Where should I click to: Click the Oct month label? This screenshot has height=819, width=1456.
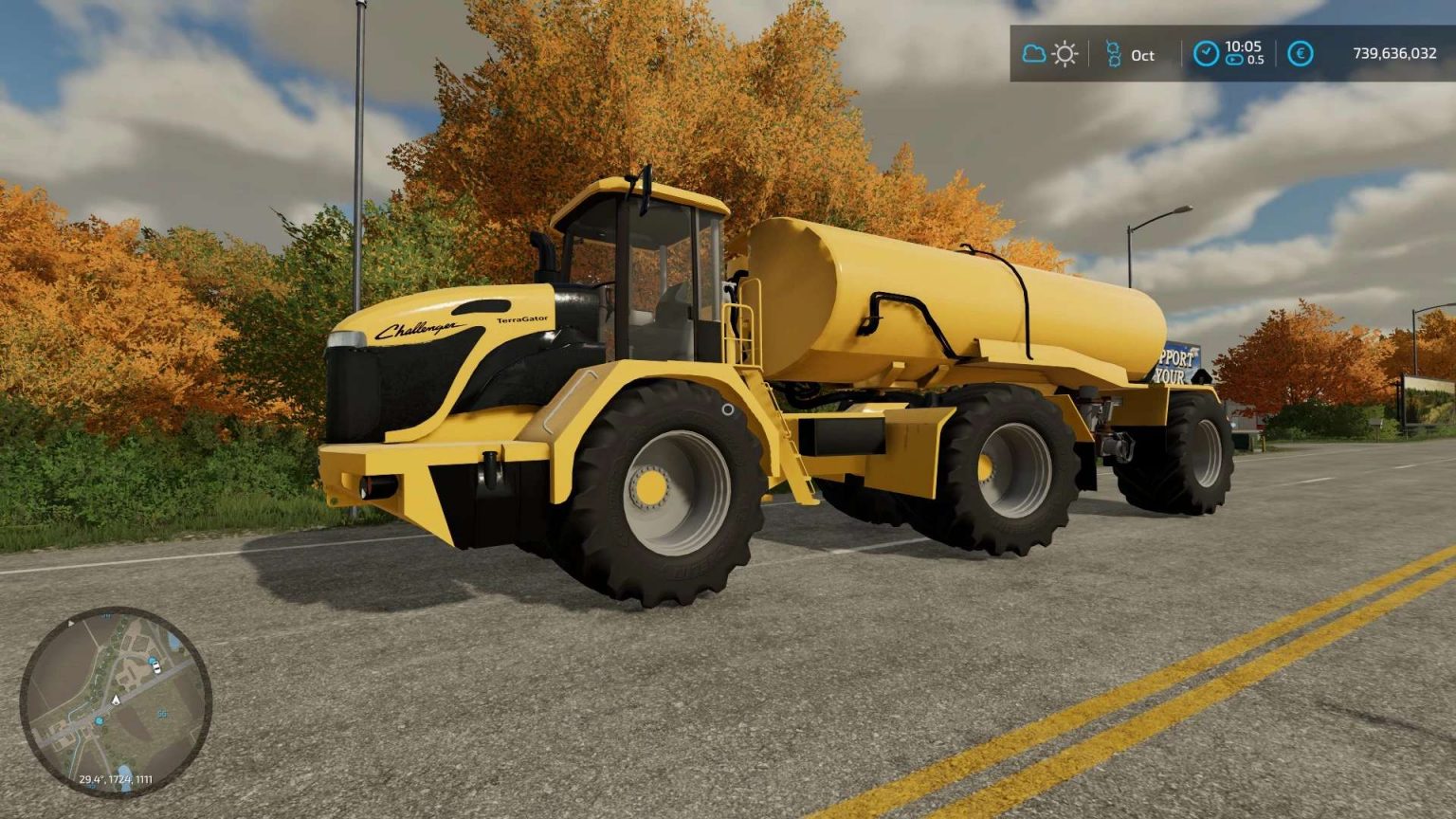[1141, 56]
